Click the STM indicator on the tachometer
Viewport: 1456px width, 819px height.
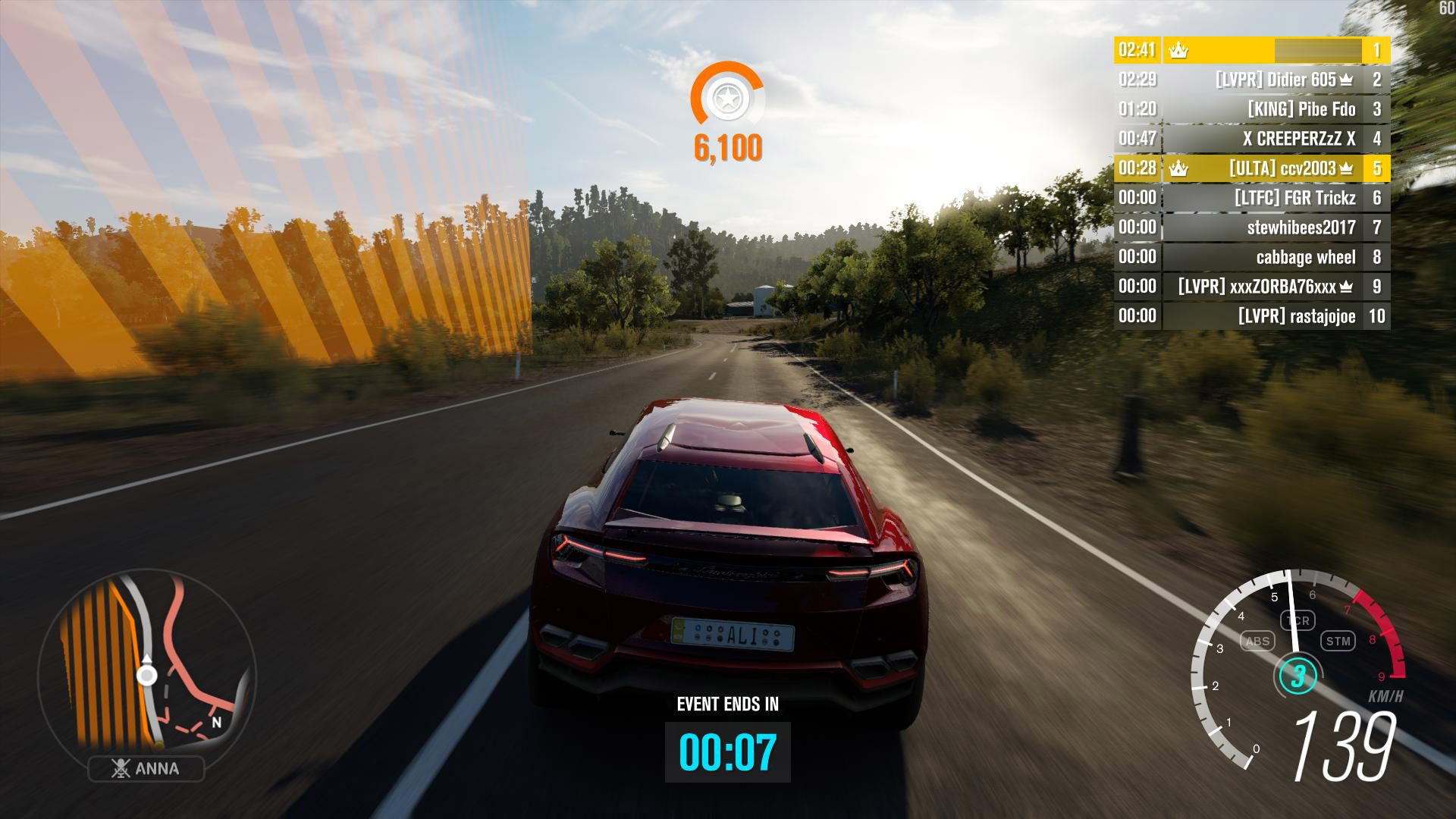[x=1338, y=642]
